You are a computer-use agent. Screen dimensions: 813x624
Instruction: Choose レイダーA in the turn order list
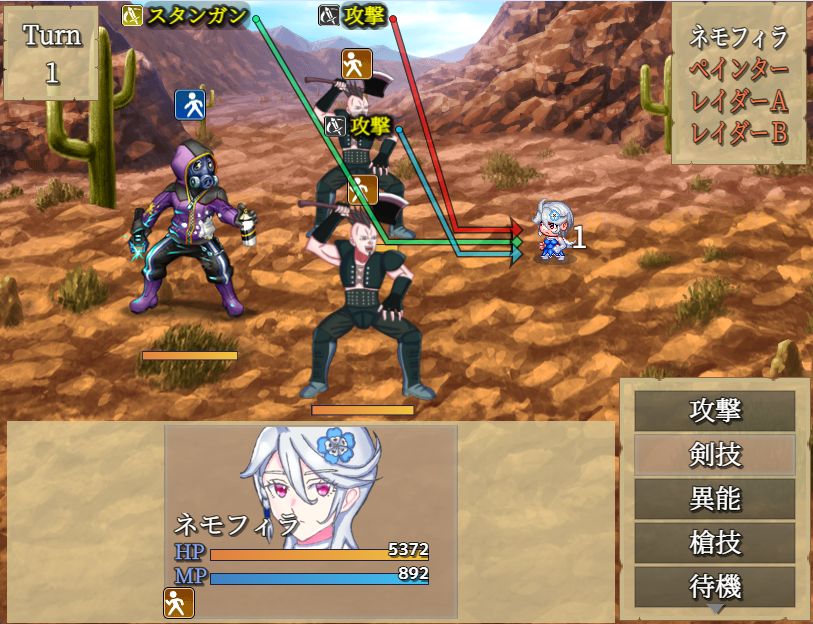click(739, 101)
